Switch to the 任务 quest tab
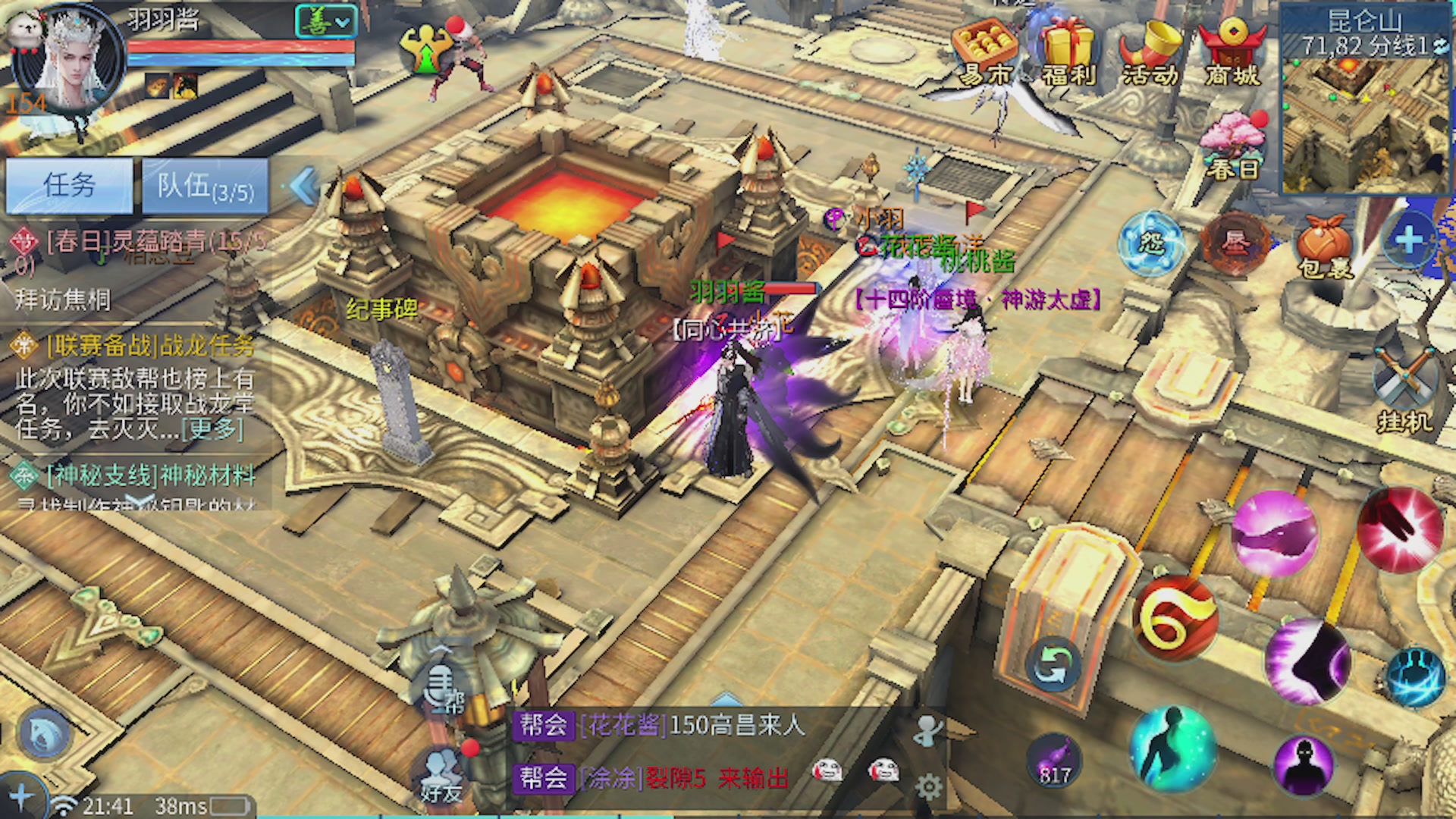This screenshot has height=819, width=1456. tap(69, 186)
